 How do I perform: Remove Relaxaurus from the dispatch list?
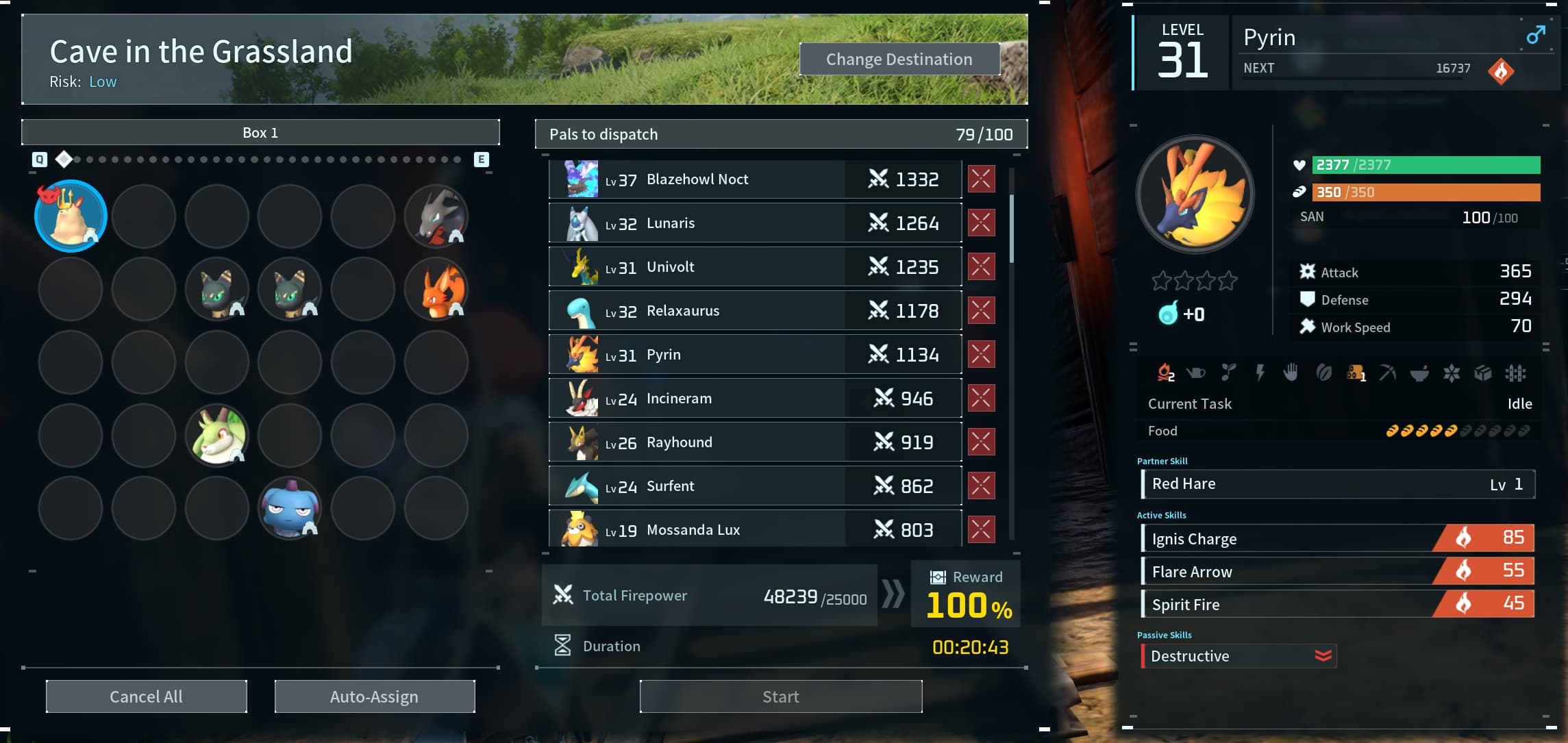click(x=981, y=310)
